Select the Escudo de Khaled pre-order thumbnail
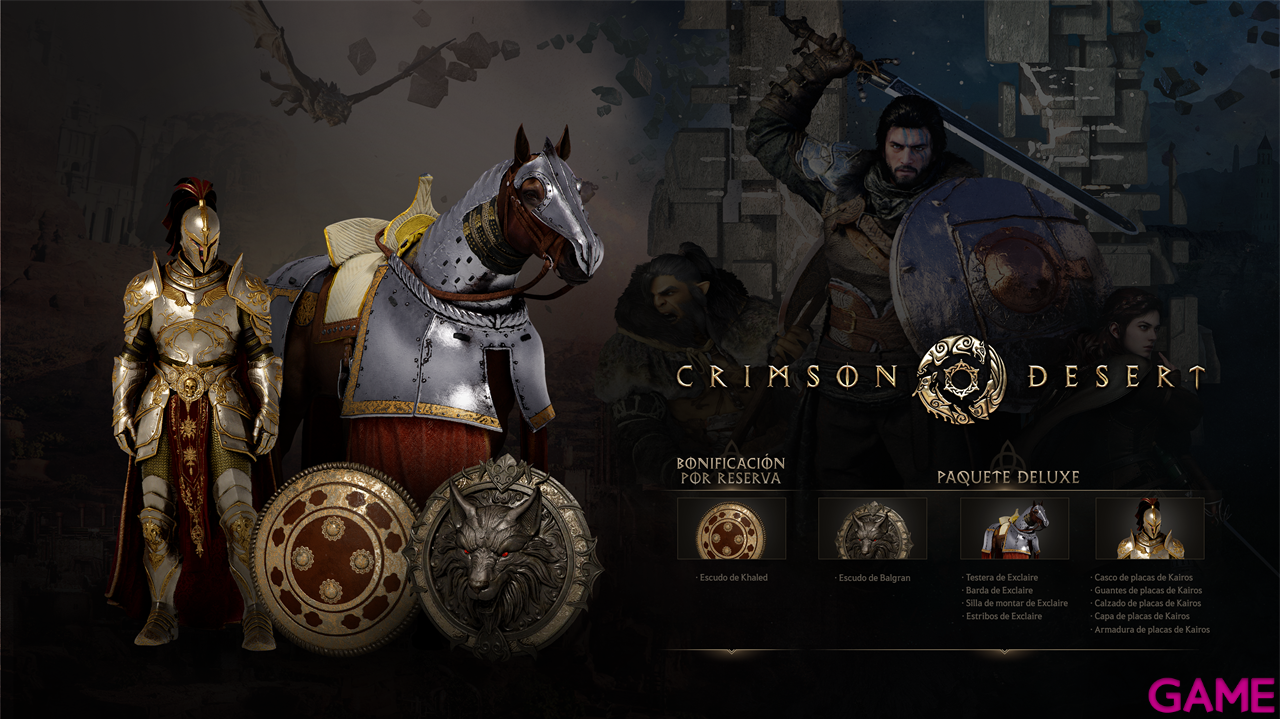This screenshot has height=719, width=1280. [731, 528]
